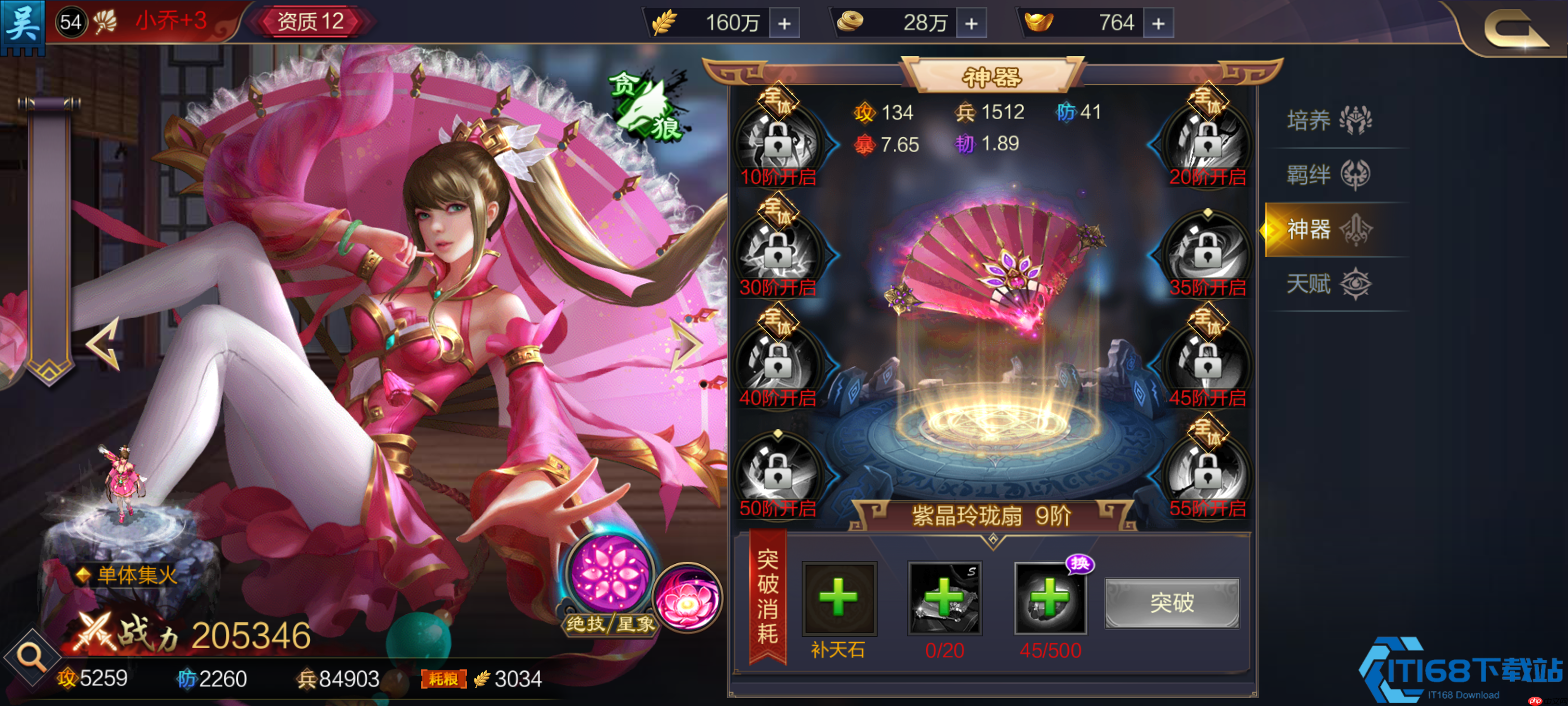The width and height of the screenshot is (1568, 706).
Task: Buy more gold ingots with plus button
Action: coord(1158,24)
